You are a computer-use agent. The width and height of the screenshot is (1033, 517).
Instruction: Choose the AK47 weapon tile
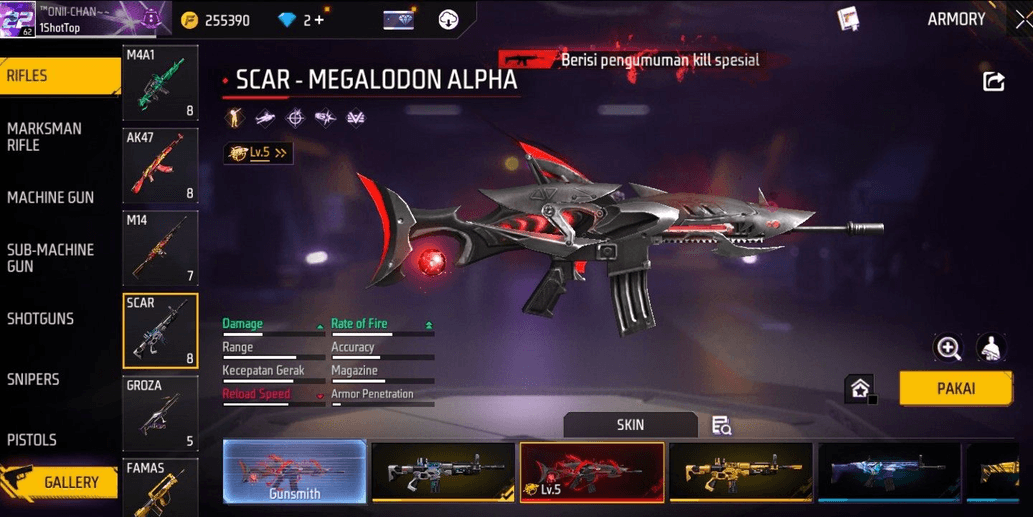[160, 166]
